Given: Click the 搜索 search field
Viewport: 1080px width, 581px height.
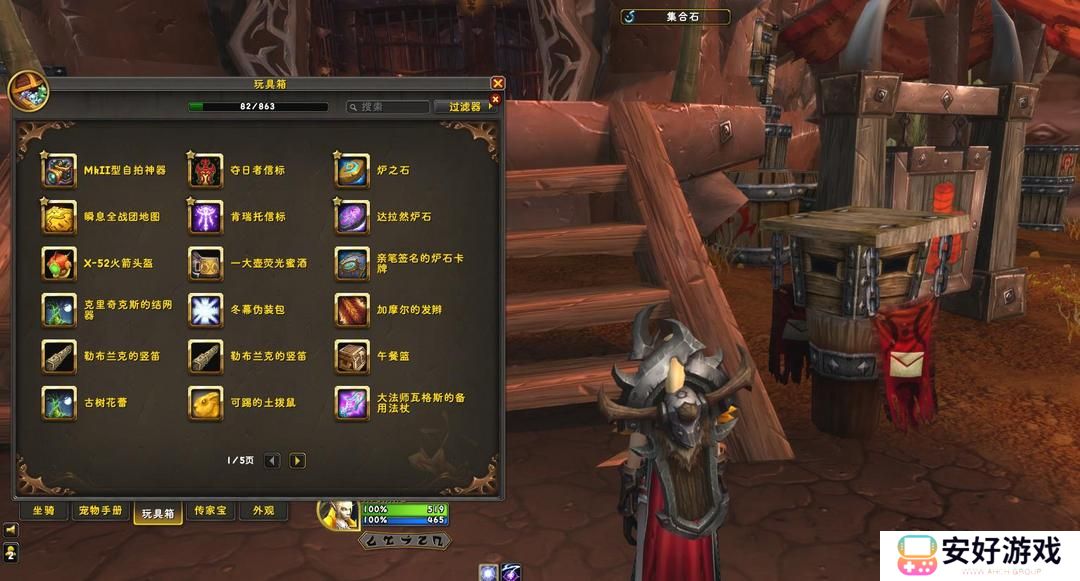Looking at the screenshot, I should coord(388,107).
